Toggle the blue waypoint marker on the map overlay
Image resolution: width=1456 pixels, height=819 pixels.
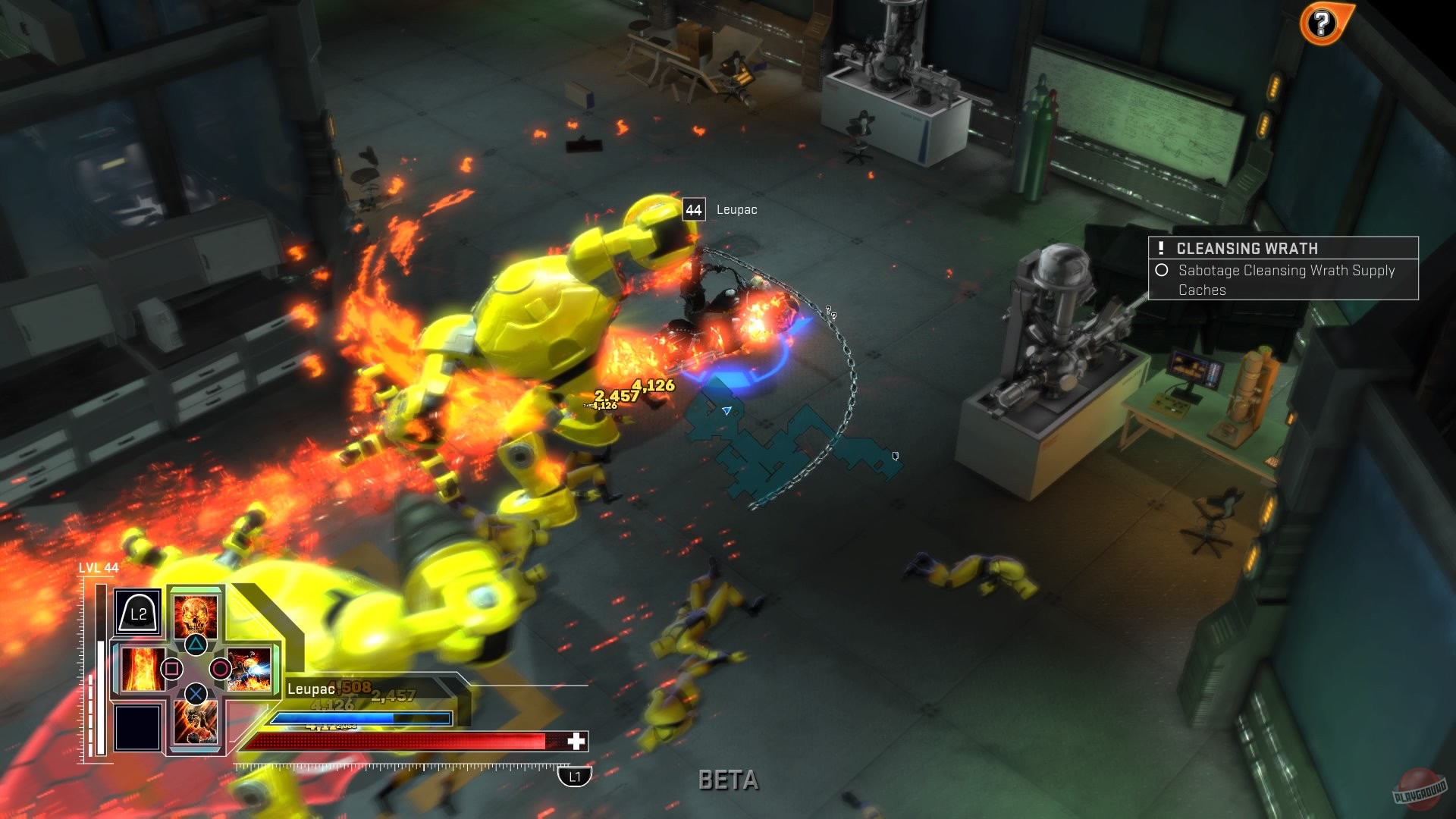tap(726, 411)
